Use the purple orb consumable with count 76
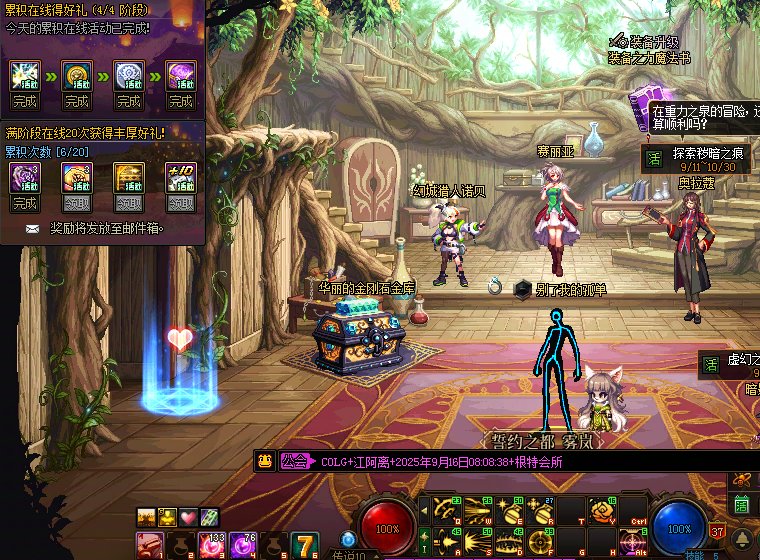 tap(244, 546)
